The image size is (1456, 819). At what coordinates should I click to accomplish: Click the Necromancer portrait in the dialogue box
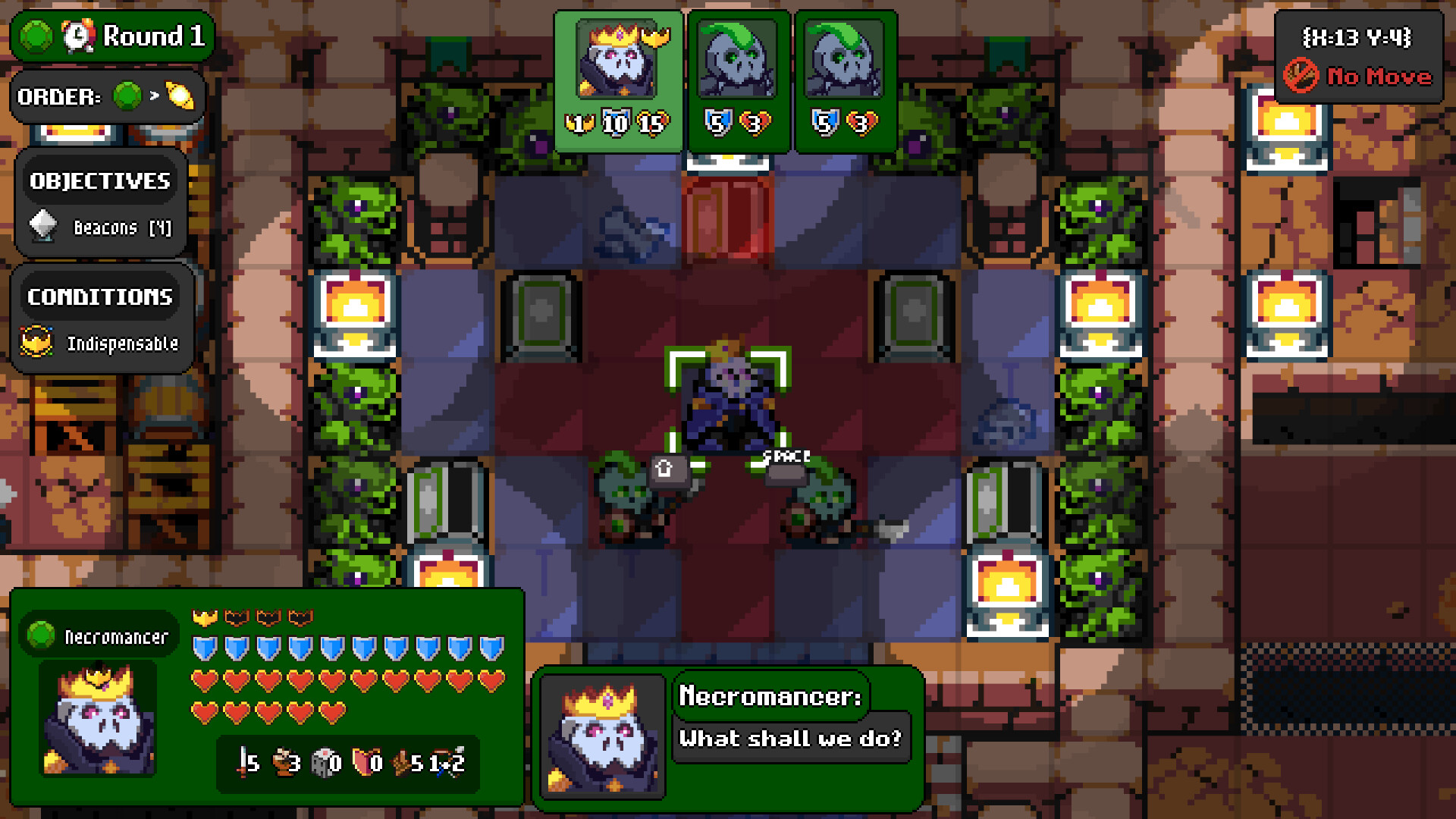pyautogui.click(x=602, y=737)
